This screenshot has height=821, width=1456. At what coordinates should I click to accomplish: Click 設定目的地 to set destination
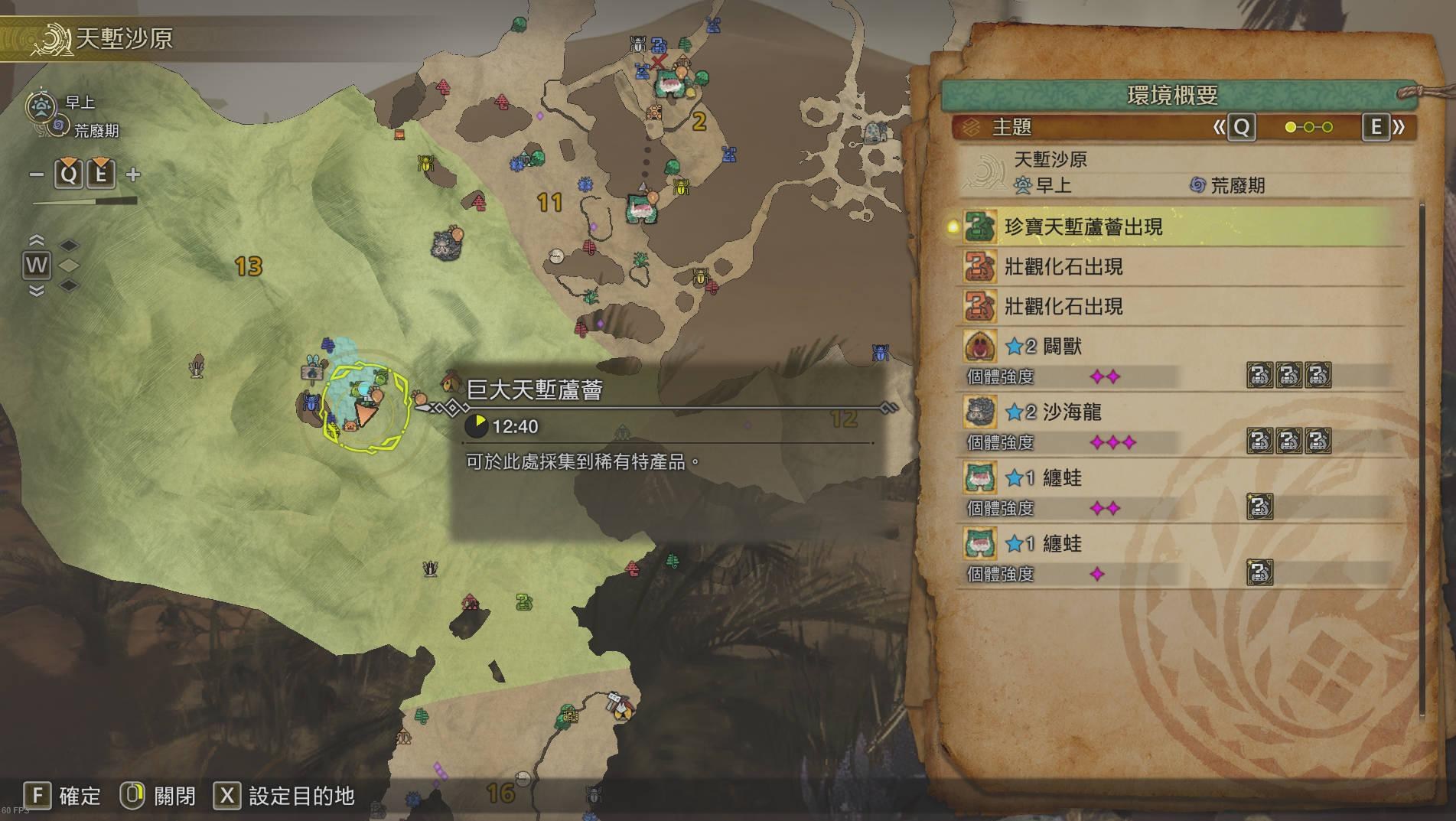pos(301,796)
